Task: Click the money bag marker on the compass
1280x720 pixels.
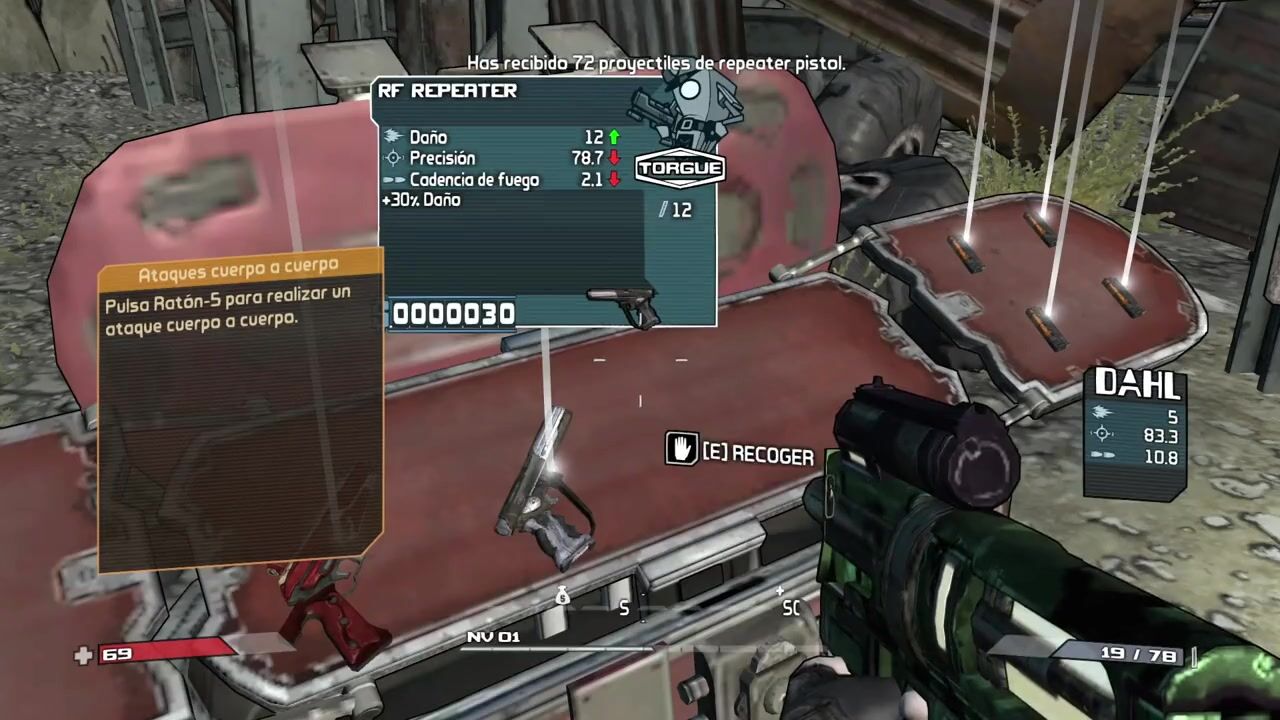Action: pos(562,597)
